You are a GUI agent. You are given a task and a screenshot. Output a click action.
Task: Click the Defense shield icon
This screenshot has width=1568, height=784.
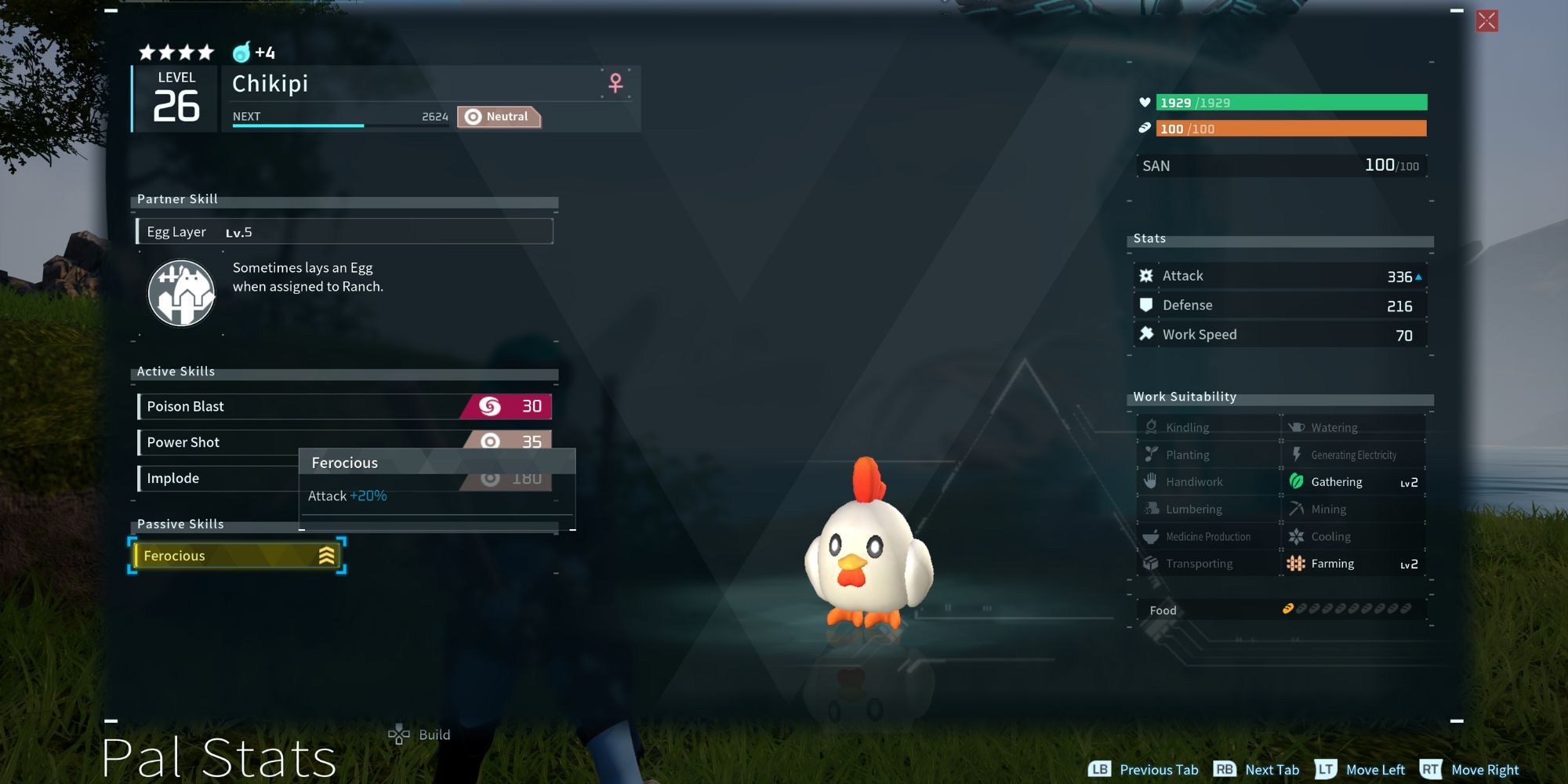(1147, 305)
